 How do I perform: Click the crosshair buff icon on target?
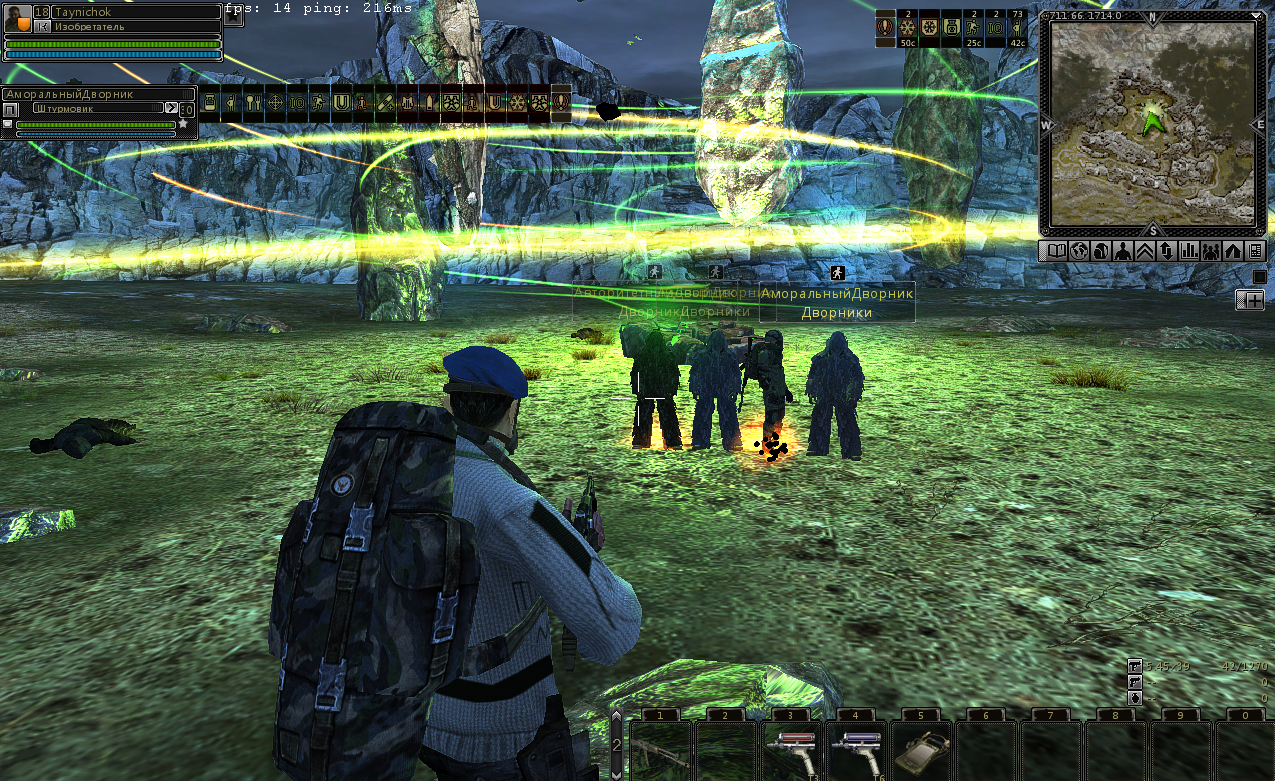tap(275, 103)
